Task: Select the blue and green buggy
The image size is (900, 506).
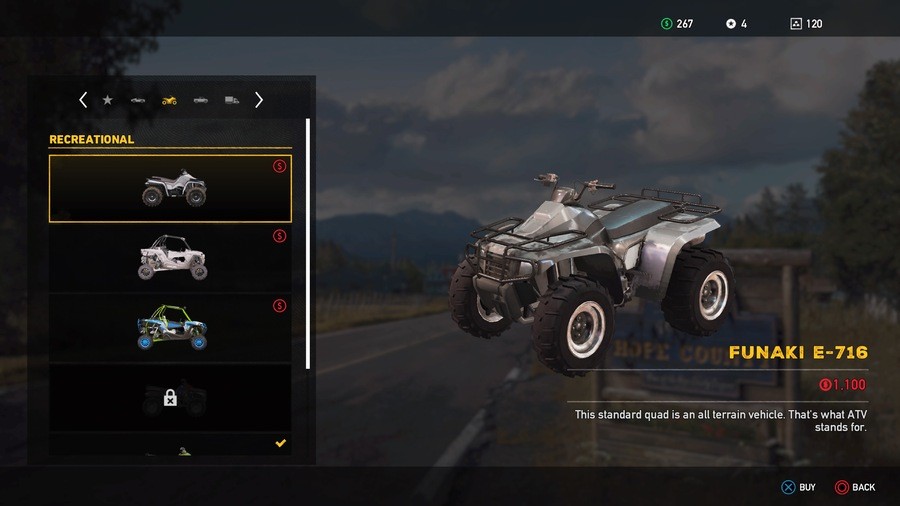Action: [170, 328]
